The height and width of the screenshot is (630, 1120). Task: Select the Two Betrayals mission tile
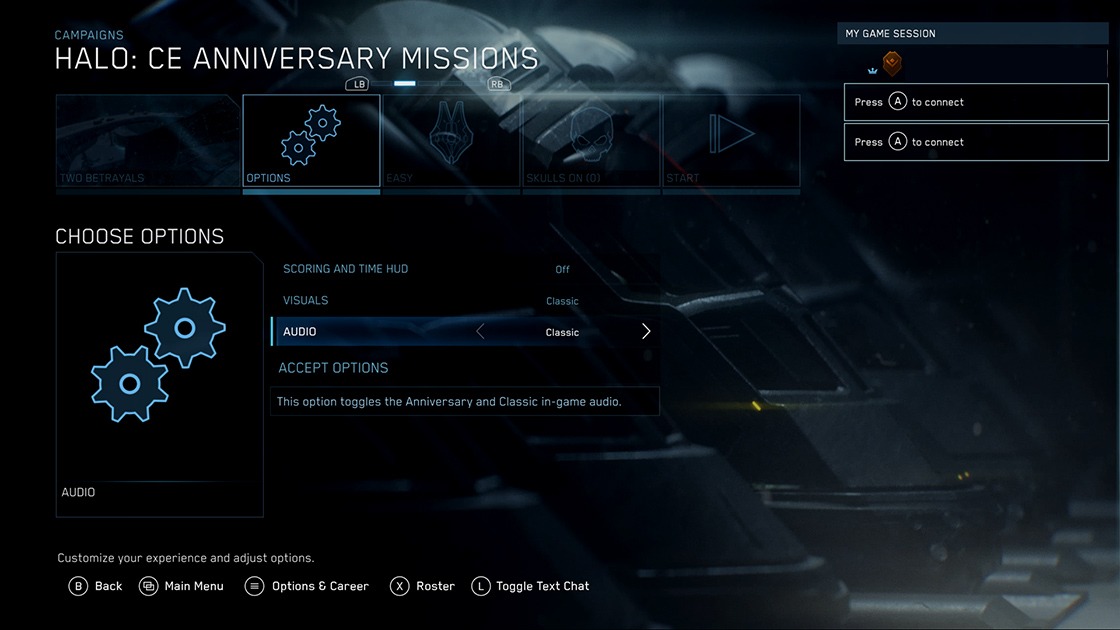(x=147, y=141)
